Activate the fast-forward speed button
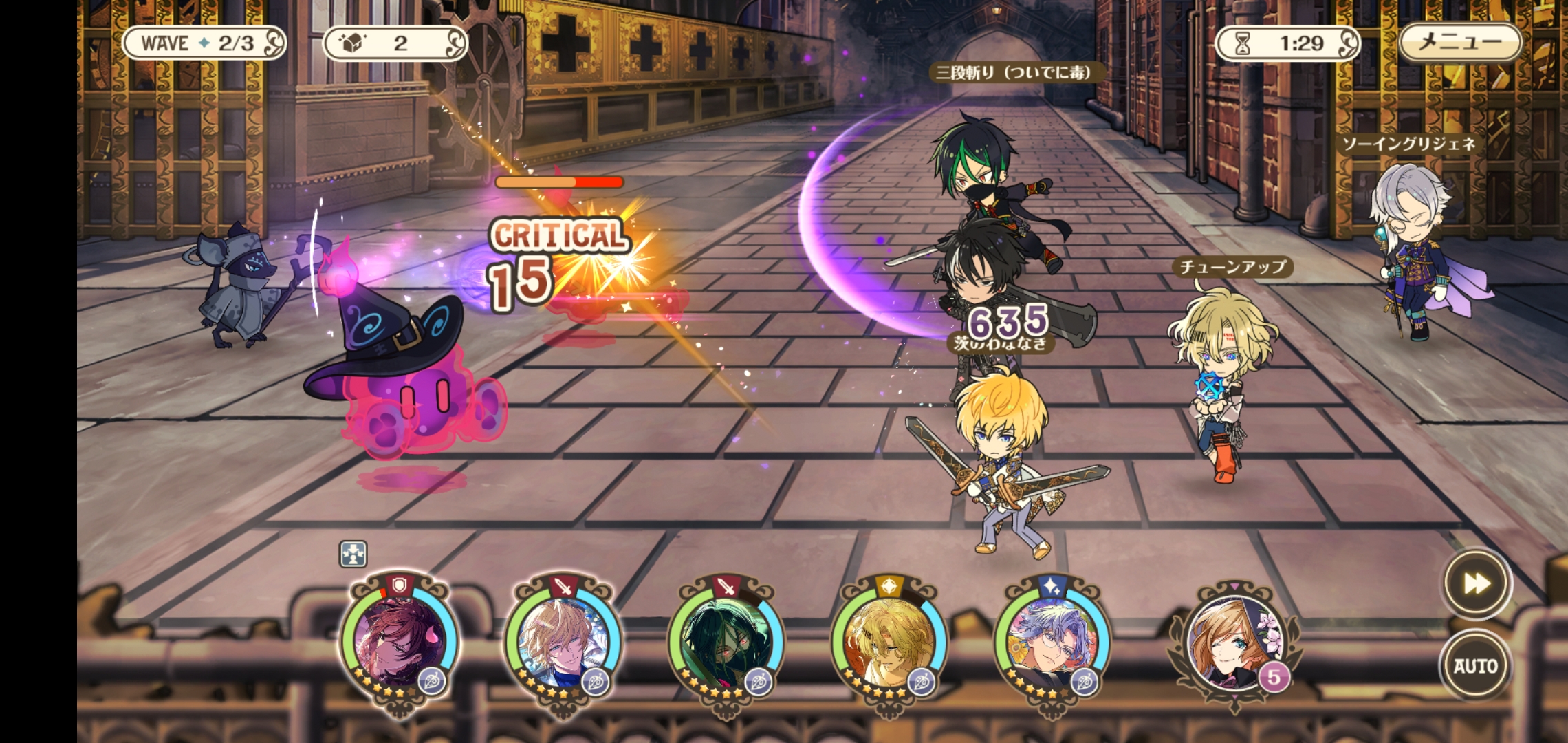This screenshot has width=1568, height=743. coord(1477,584)
